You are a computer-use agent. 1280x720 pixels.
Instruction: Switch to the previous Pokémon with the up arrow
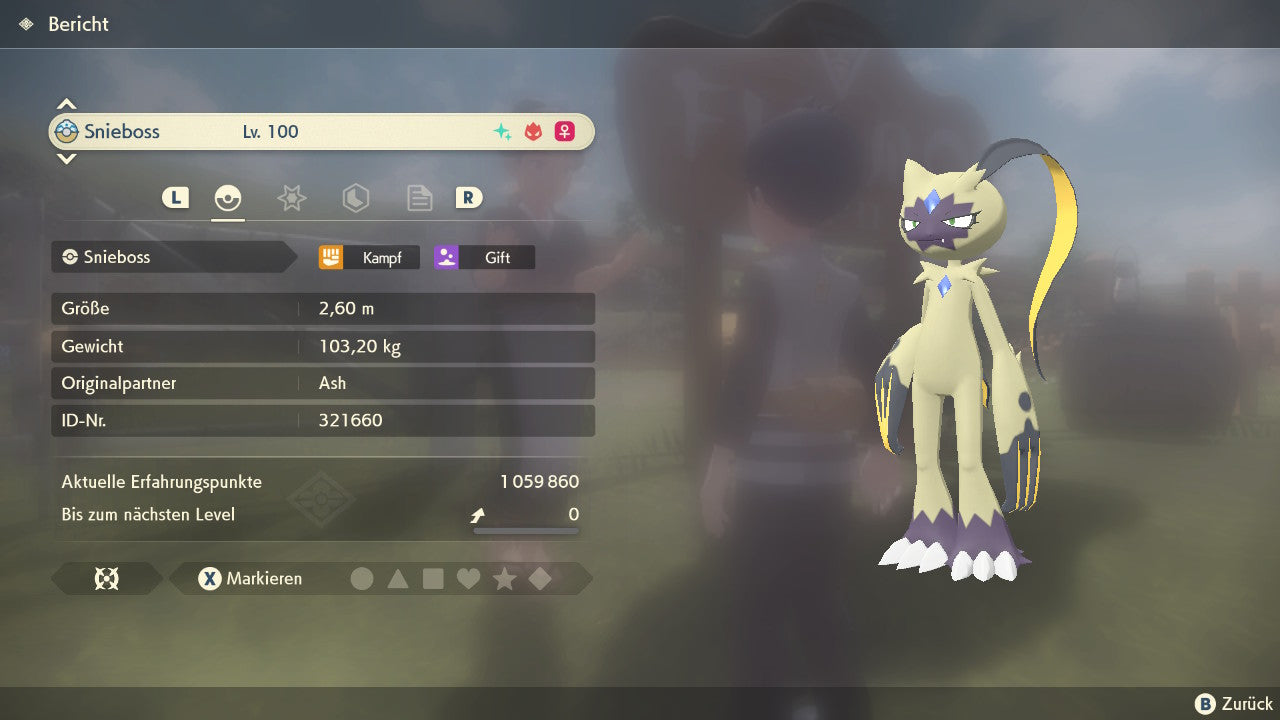(x=66, y=104)
